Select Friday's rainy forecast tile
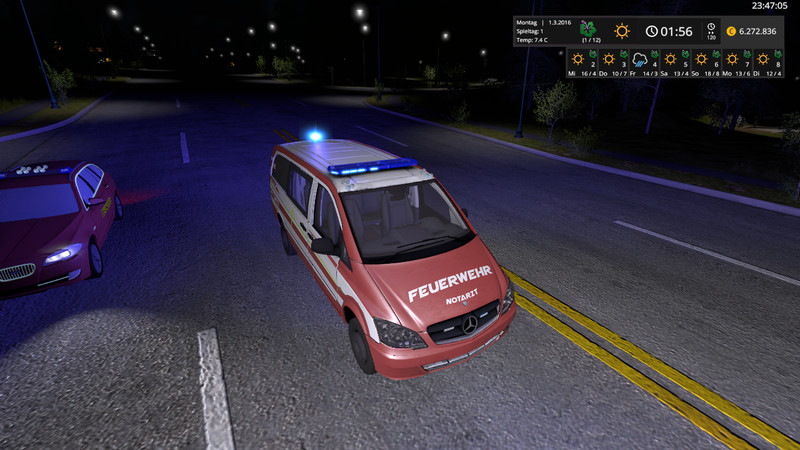 [x=641, y=62]
